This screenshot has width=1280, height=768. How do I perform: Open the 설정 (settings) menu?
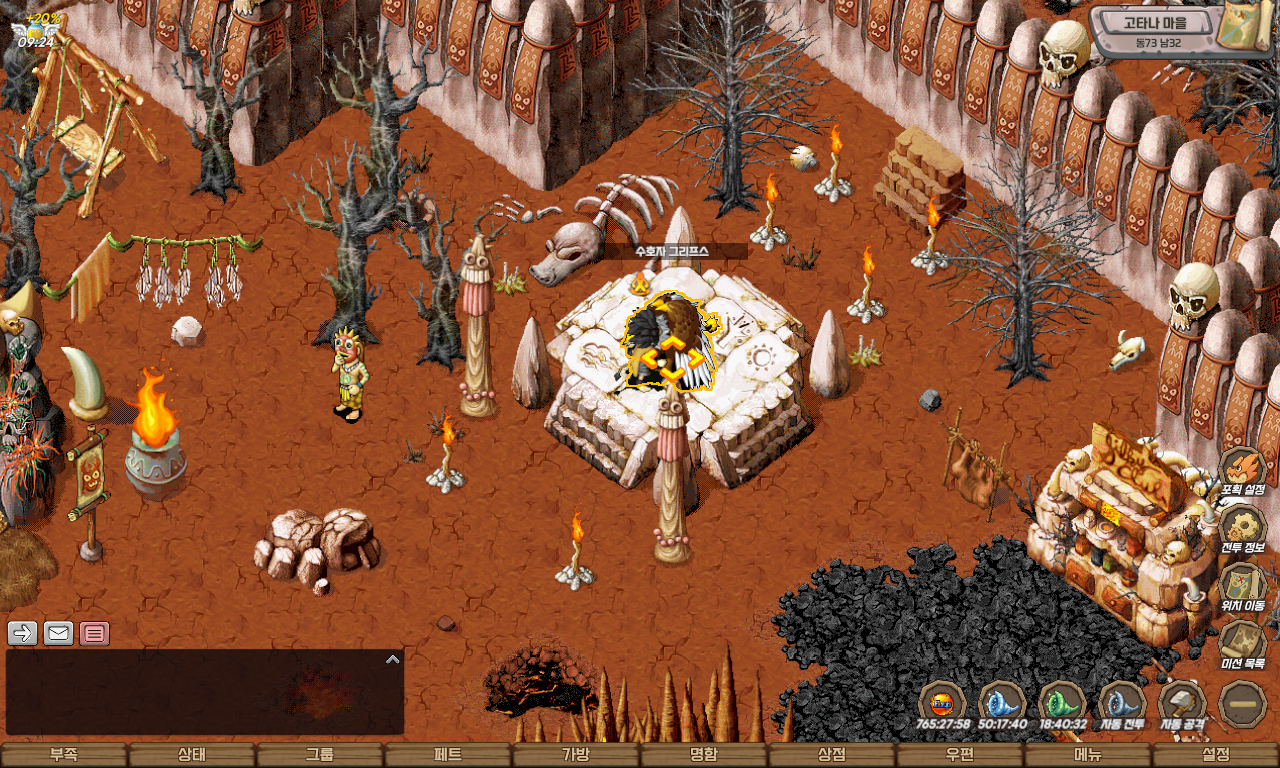tap(1216, 755)
